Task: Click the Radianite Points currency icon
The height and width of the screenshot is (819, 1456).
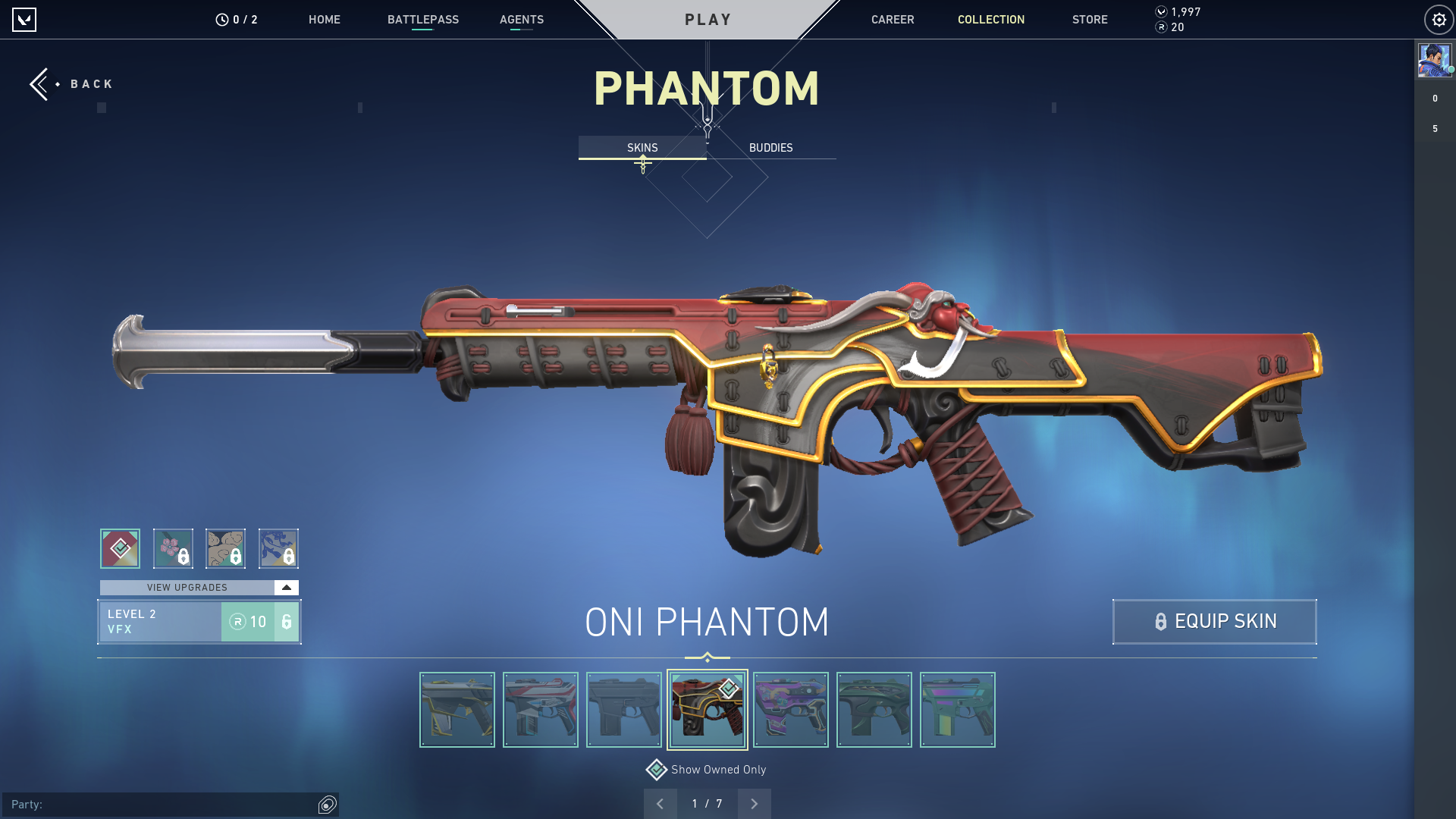Action: pos(1159,29)
